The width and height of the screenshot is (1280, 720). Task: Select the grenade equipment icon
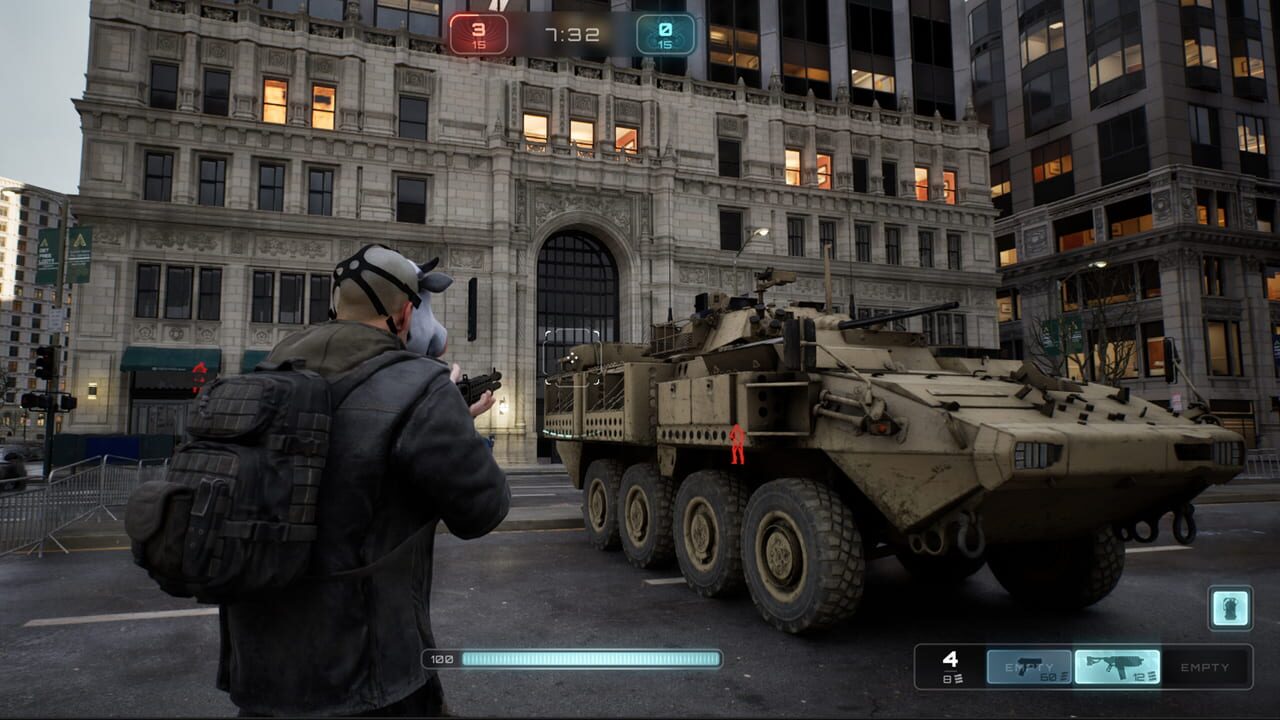pos(1229,608)
